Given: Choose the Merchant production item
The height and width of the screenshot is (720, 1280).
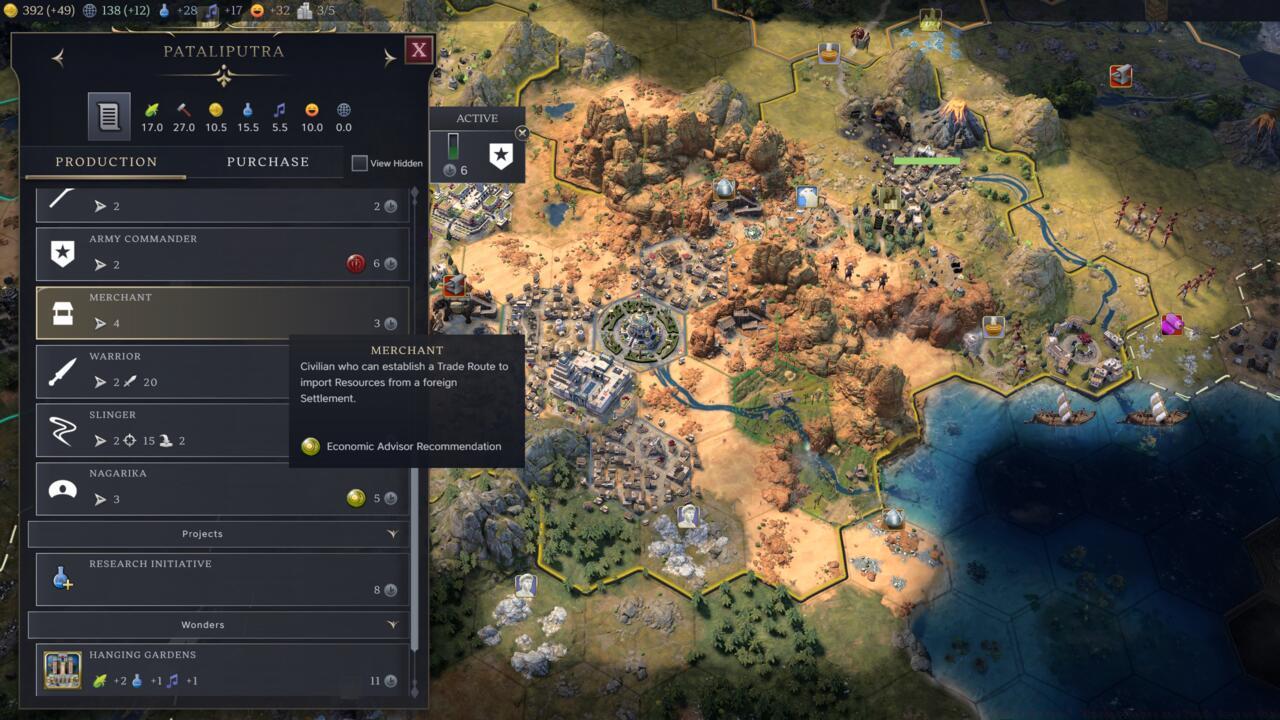Looking at the screenshot, I should 222,312.
